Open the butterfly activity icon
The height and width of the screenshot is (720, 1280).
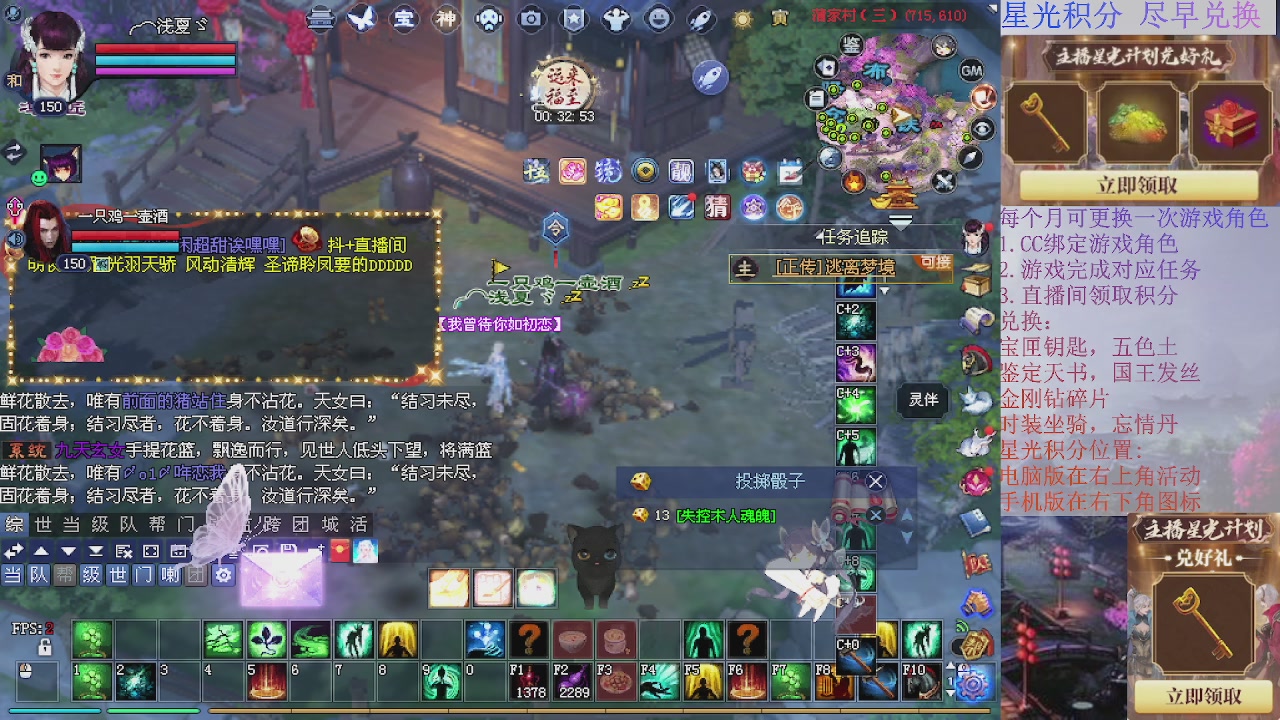click(x=362, y=18)
